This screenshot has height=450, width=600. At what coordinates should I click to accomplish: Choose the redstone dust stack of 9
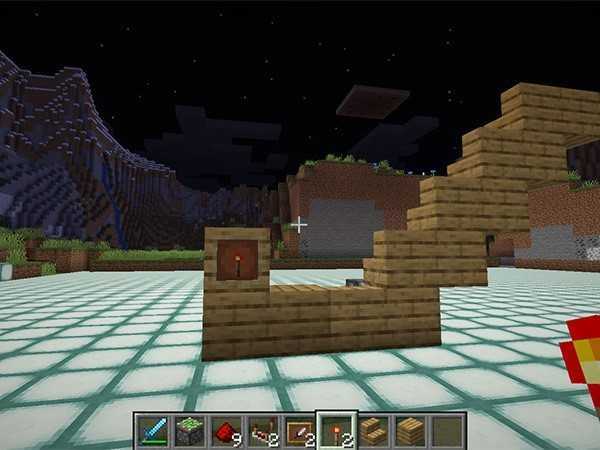pyautogui.click(x=226, y=430)
